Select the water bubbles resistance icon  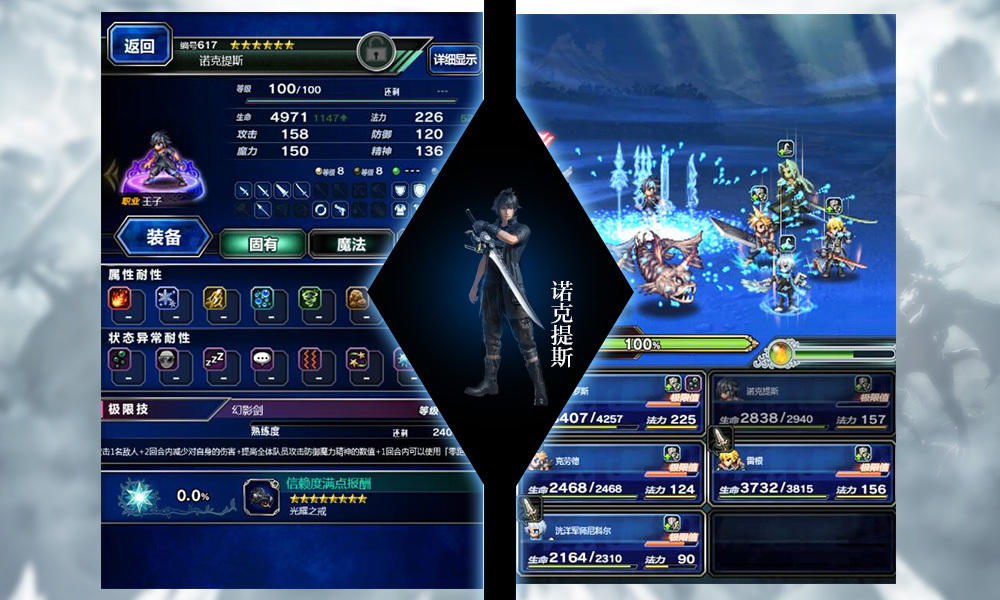(x=263, y=300)
